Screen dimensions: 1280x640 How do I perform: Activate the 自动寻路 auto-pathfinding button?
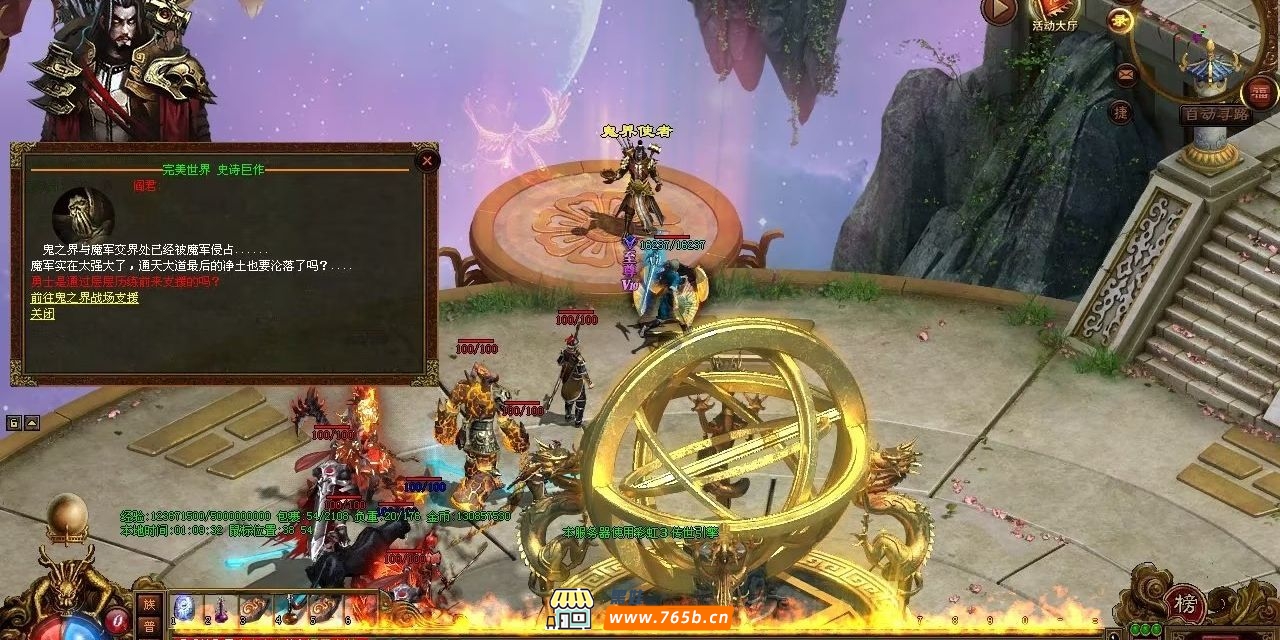tap(1215, 114)
